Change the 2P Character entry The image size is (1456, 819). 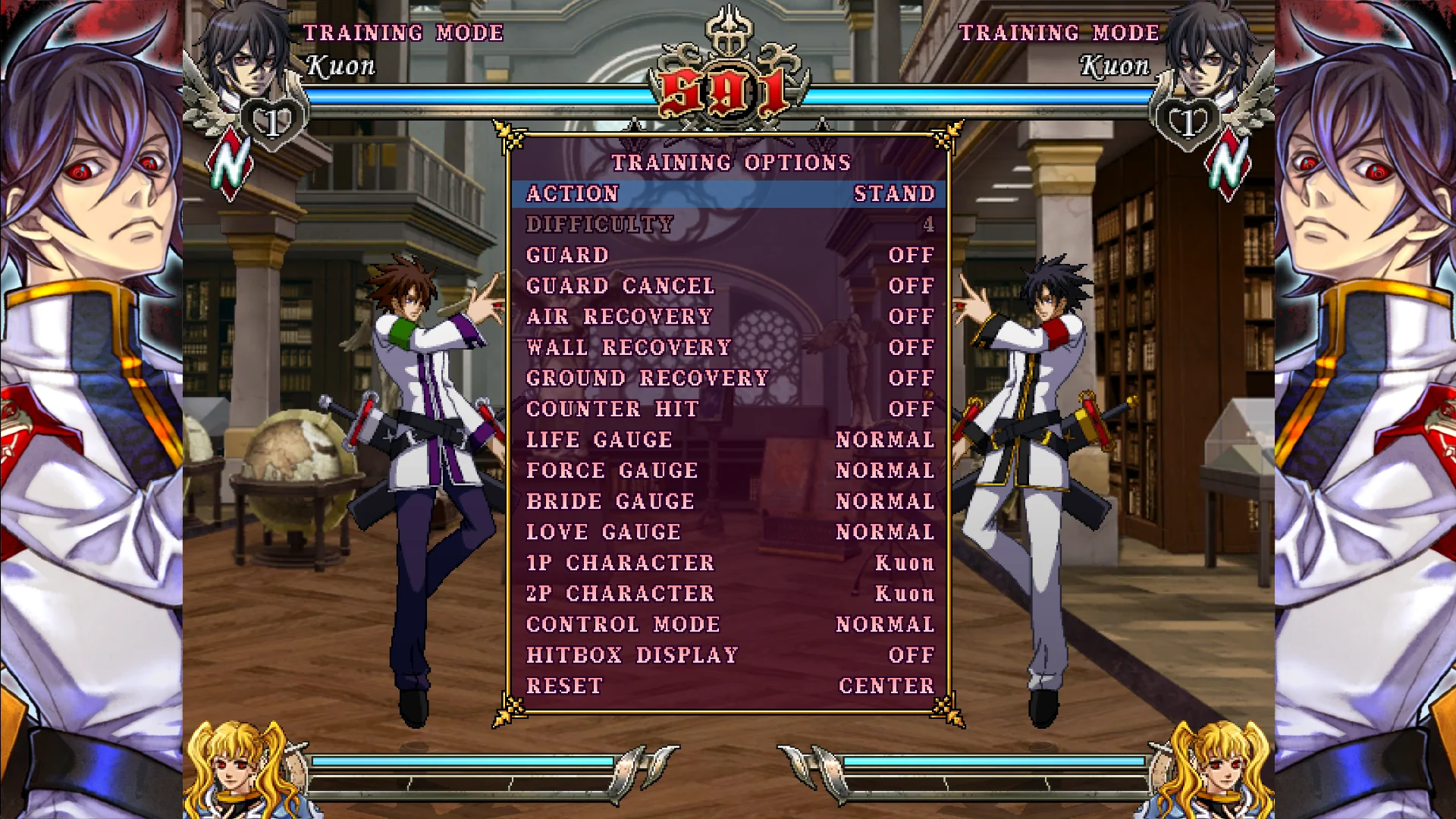coord(728,593)
